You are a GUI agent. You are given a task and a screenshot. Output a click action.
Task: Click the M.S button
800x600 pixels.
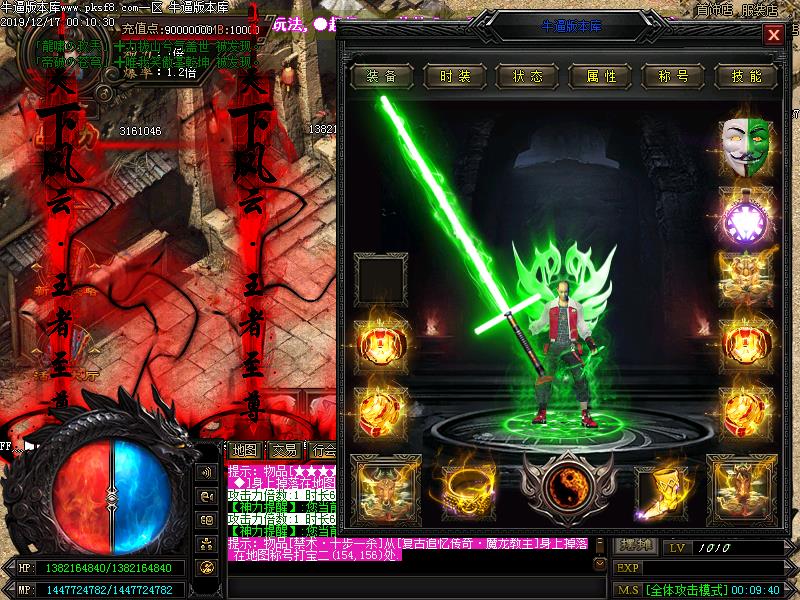(x=628, y=590)
